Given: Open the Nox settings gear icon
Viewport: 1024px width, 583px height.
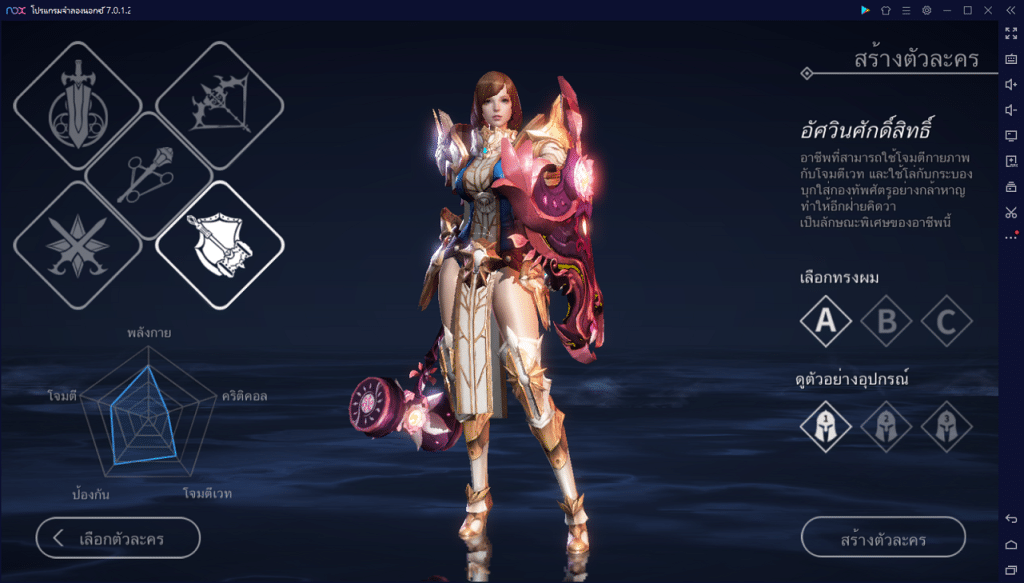Looking at the screenshot, I should [927, 10].
